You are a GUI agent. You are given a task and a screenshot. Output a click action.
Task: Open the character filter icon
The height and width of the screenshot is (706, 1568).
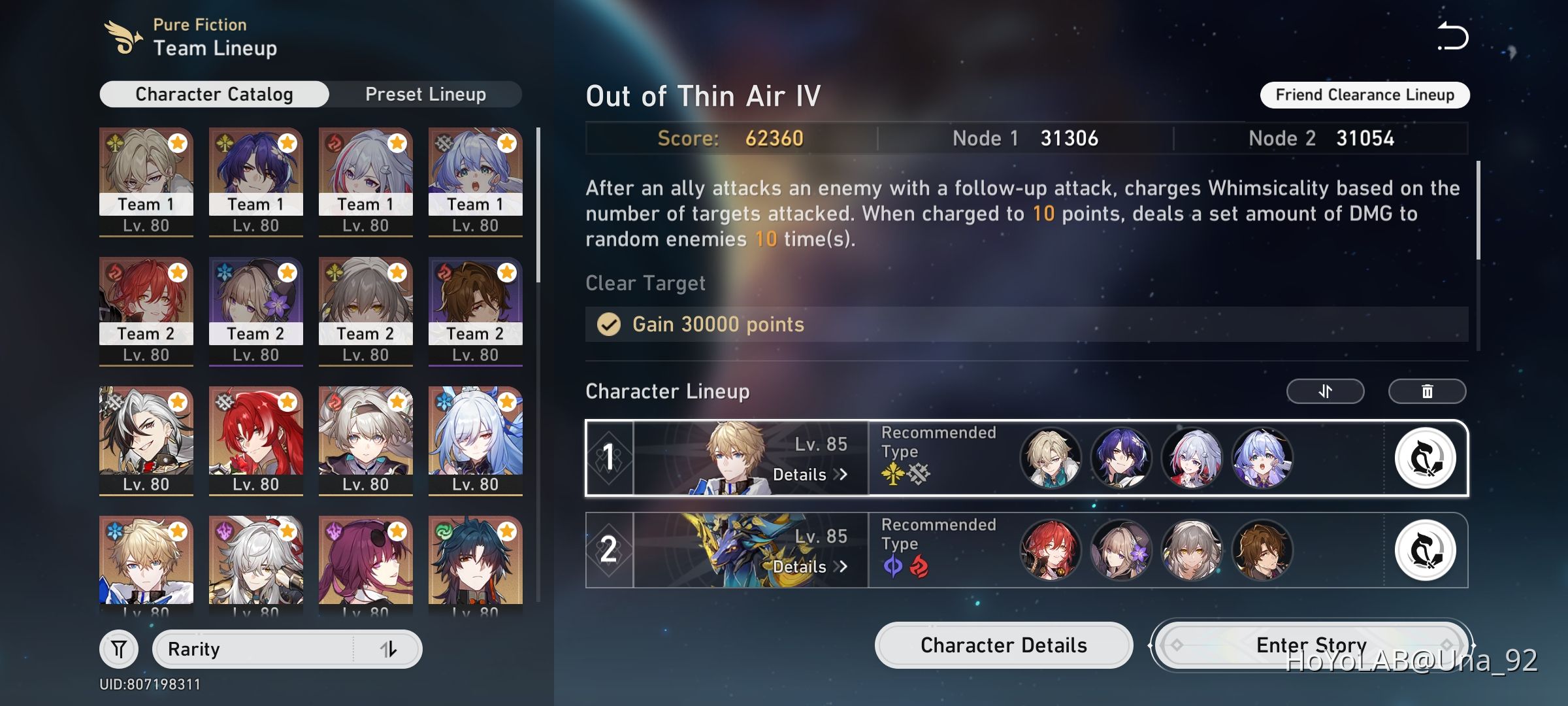click(x=118, y=648)
